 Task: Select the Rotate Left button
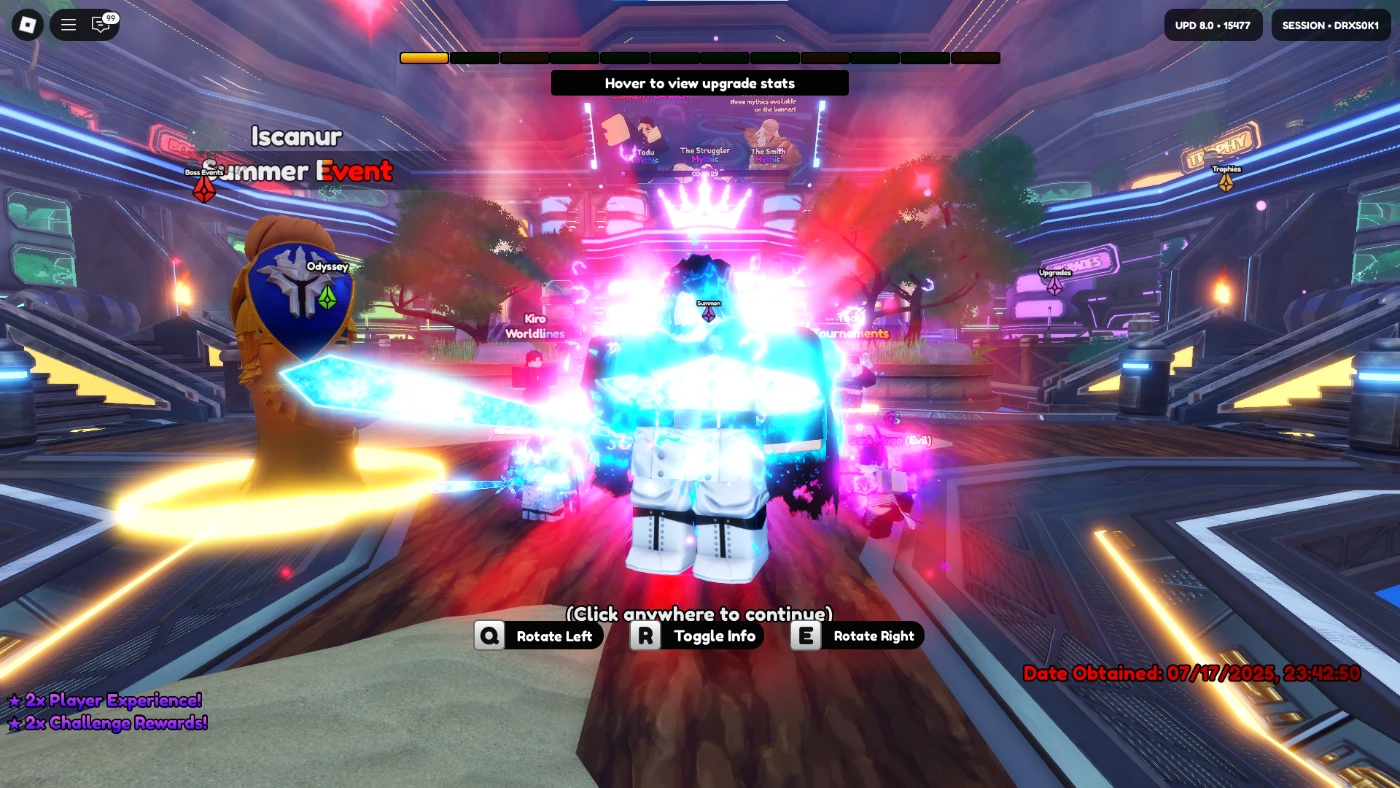(x=538, y=636)
